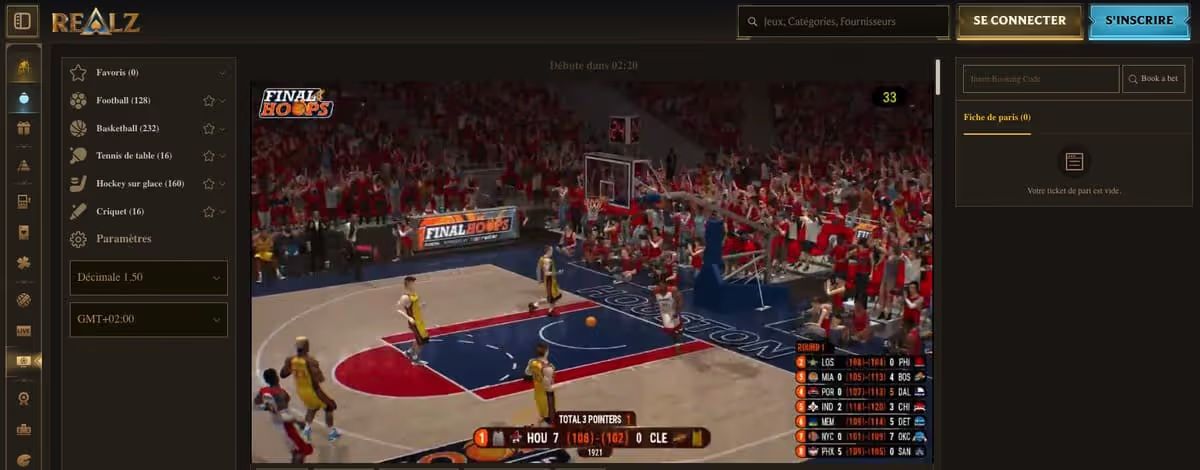This screenshot has height=470, width=1200.
Task: Open the Décimale 1,50 odds format dropdown
Action: click(148, 277)
